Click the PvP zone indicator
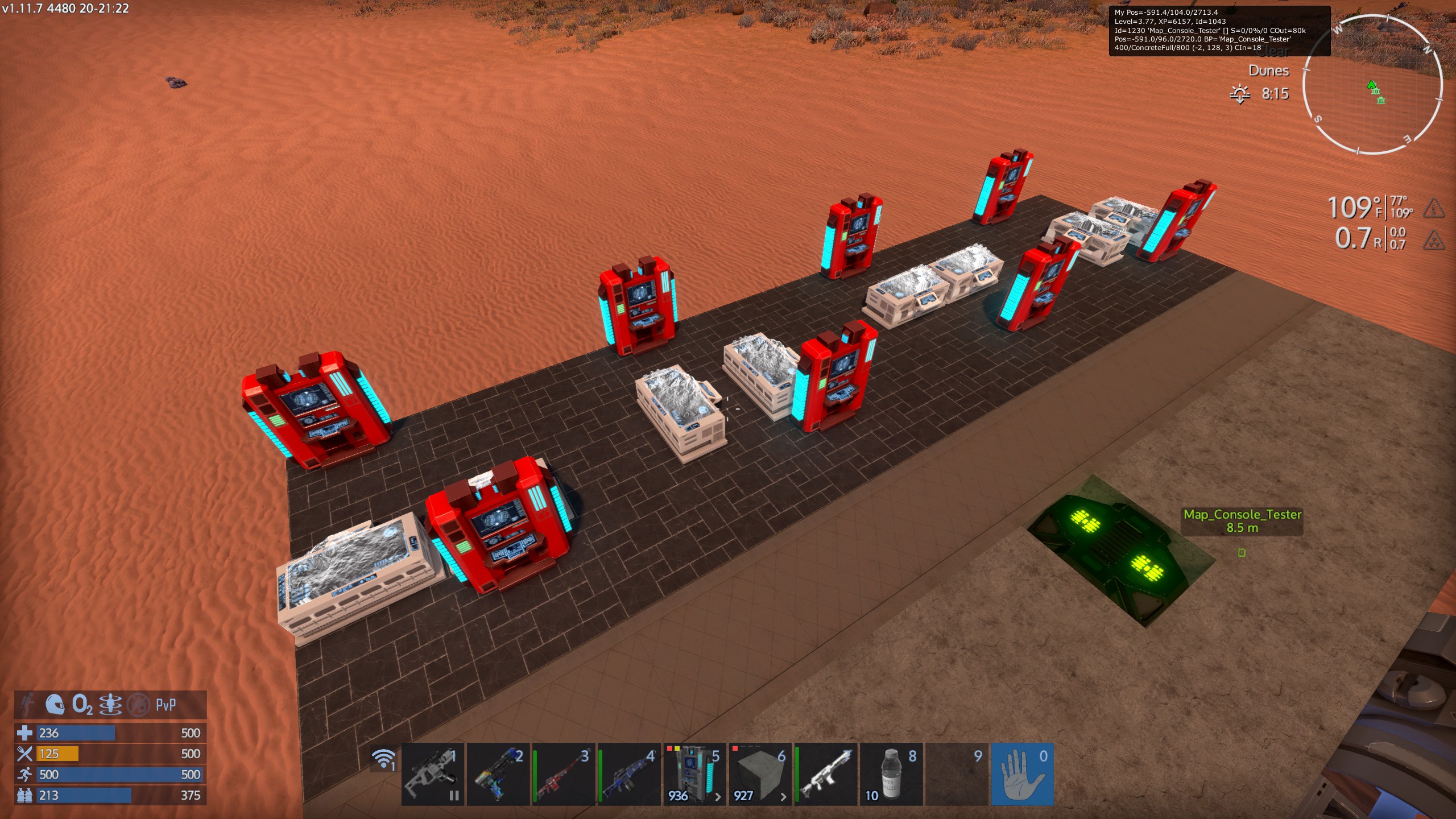Viewport: 1456px width, 819px height. point(166,705)
